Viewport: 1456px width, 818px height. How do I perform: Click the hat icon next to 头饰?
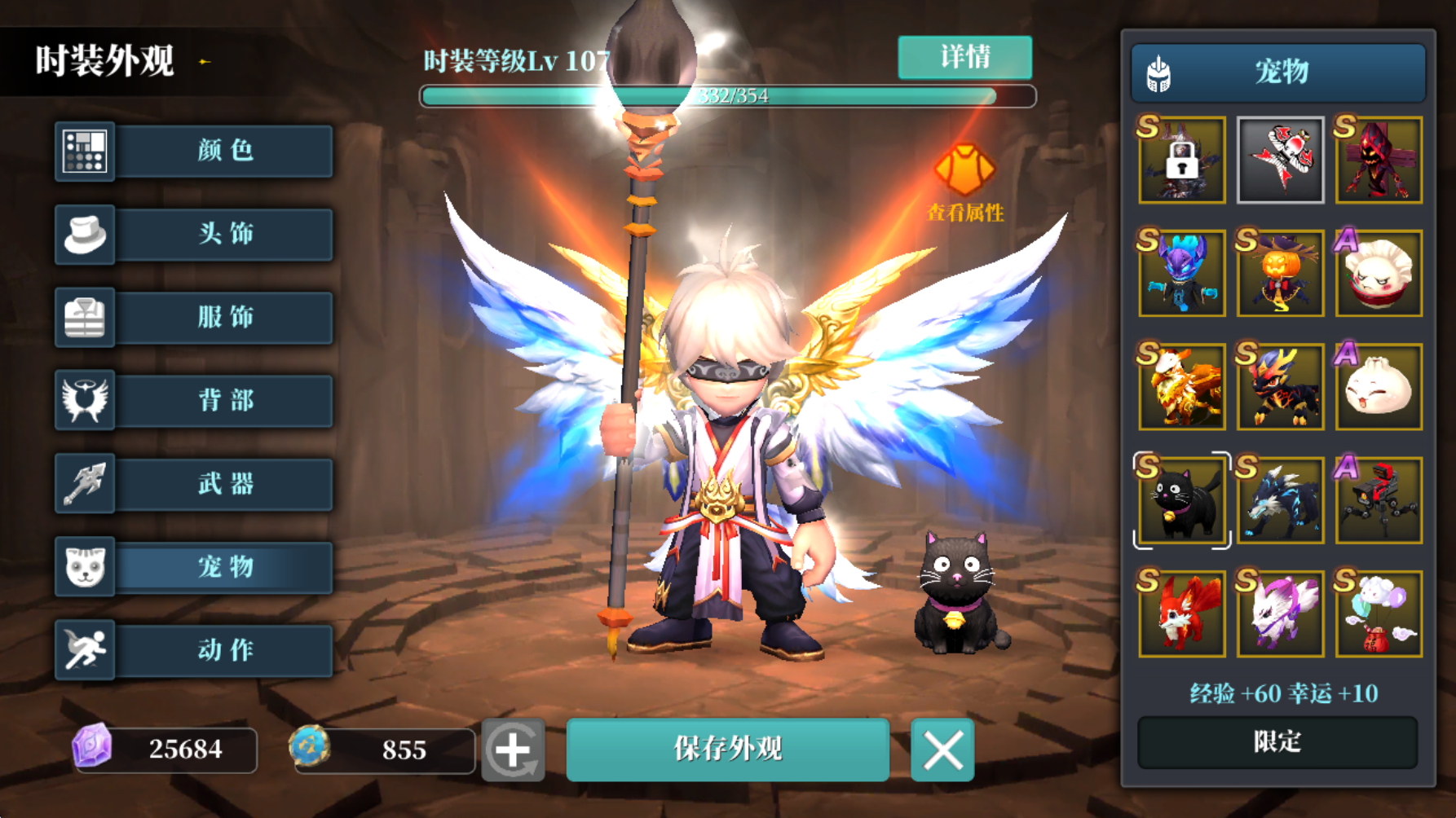(85, 235)
